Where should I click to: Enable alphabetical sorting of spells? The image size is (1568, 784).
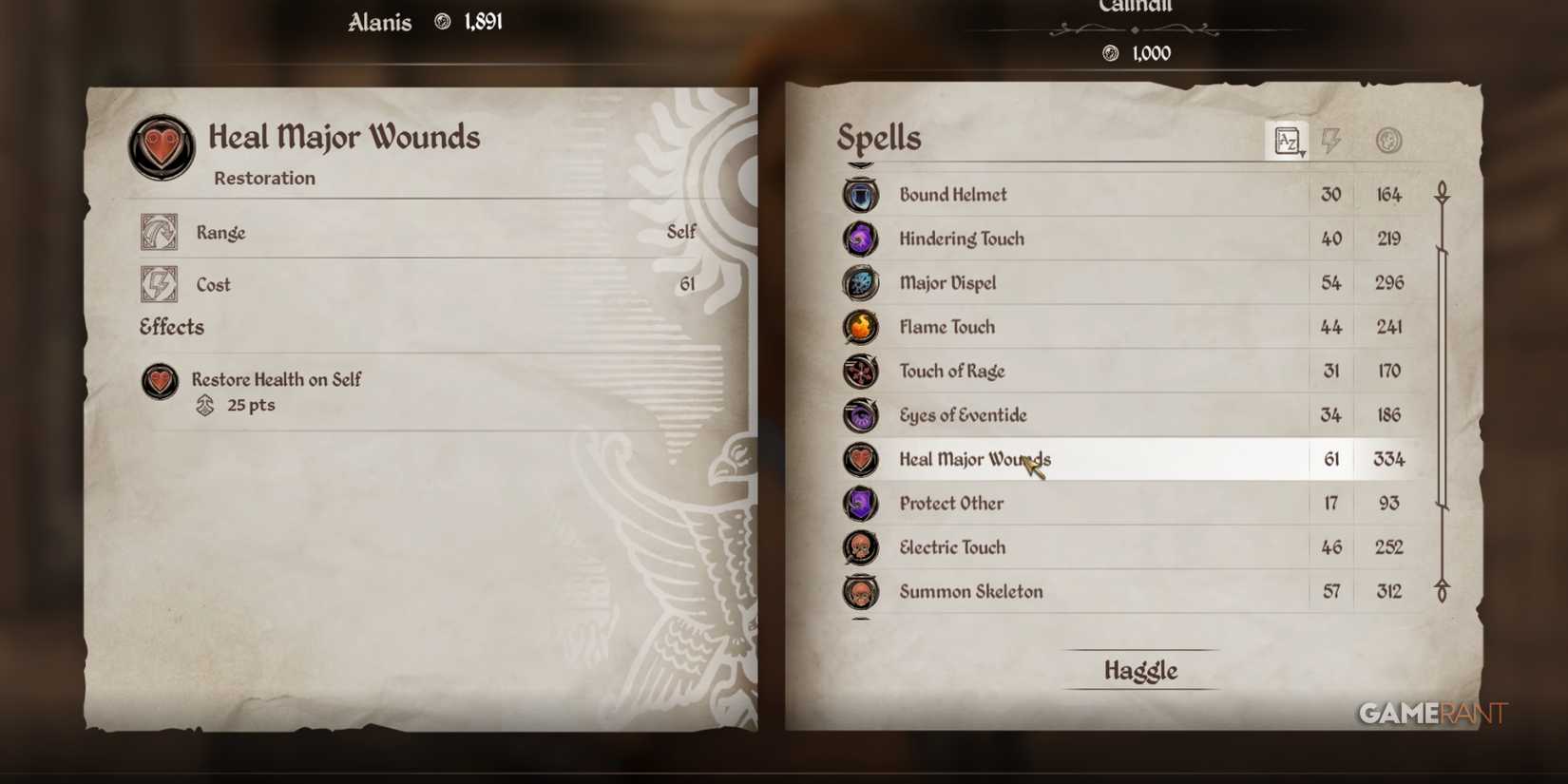tap(1285, 139)
